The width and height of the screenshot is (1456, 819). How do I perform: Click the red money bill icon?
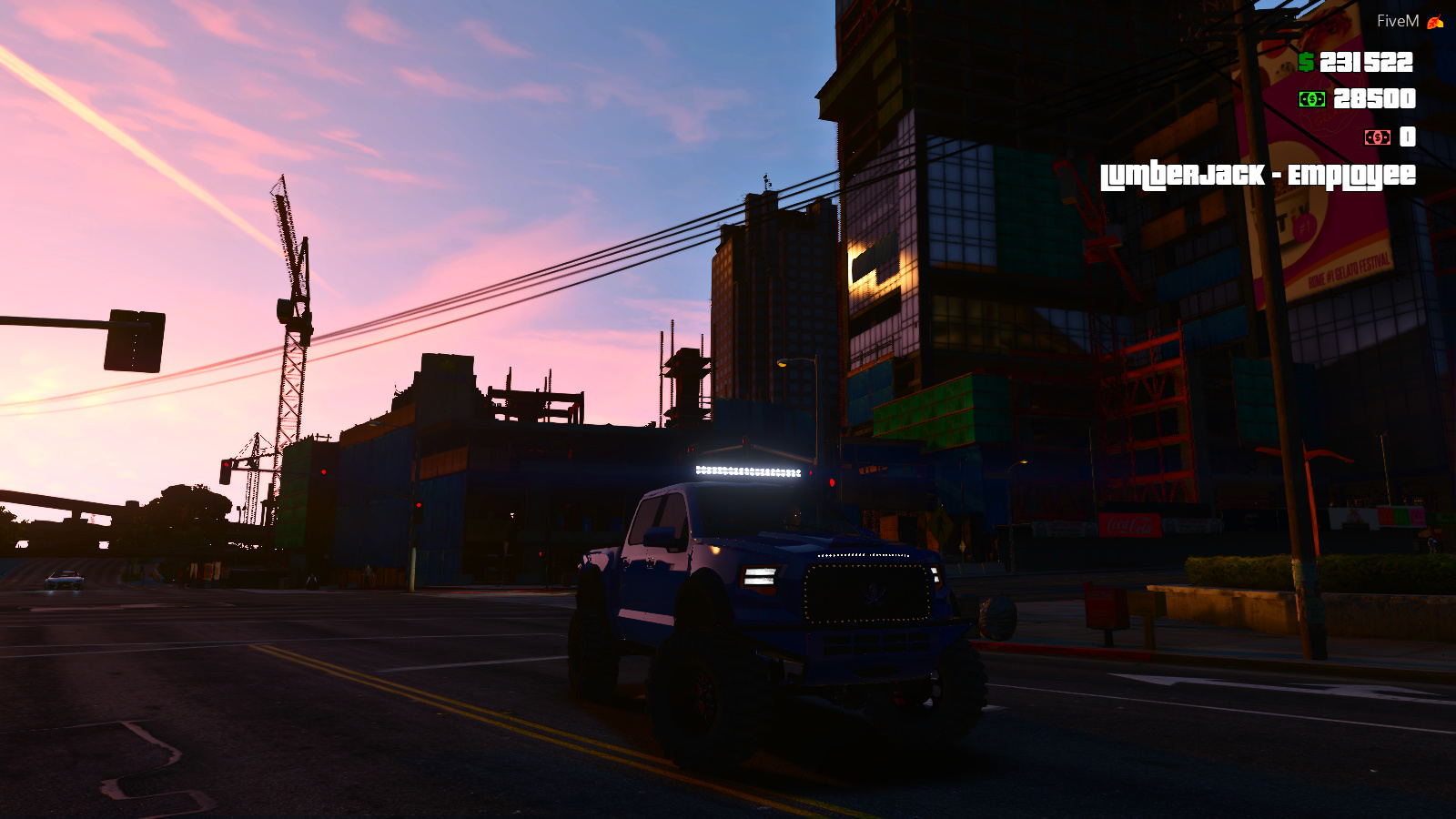[1378, 137]
